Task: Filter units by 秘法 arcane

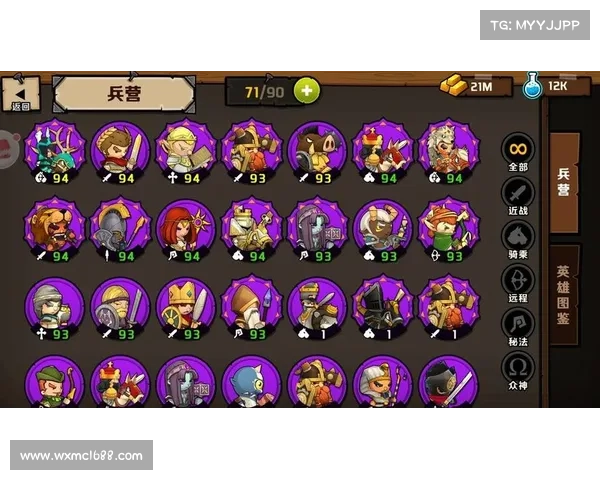Action: click(517, 325)
